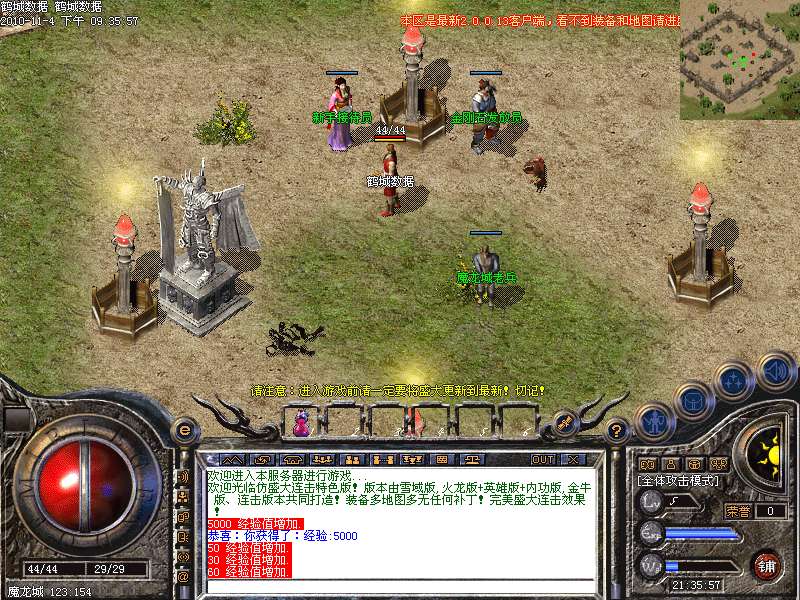
Task: Close the game with the X button
Action: 573,459
